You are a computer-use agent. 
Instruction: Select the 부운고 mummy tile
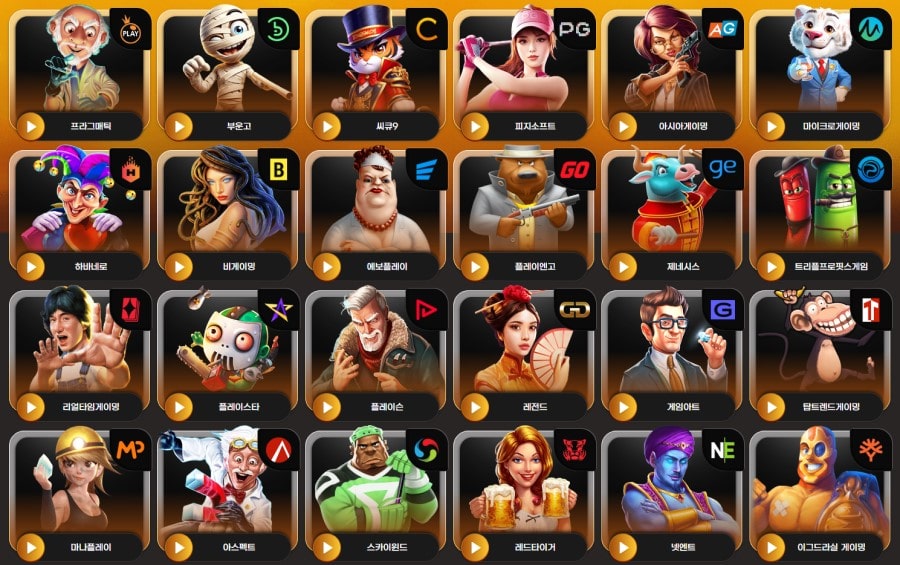[230, 70]
